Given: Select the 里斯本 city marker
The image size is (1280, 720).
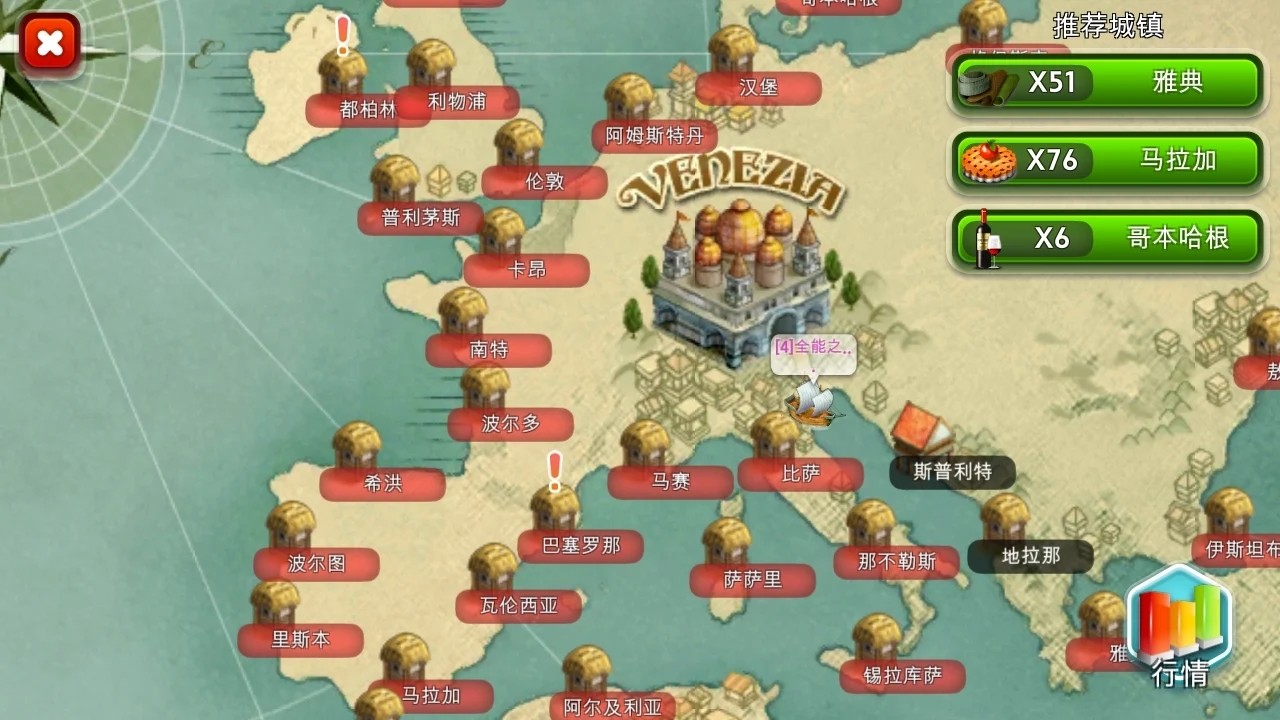Looking at the screenshot, I should click(x=300, y=640).
